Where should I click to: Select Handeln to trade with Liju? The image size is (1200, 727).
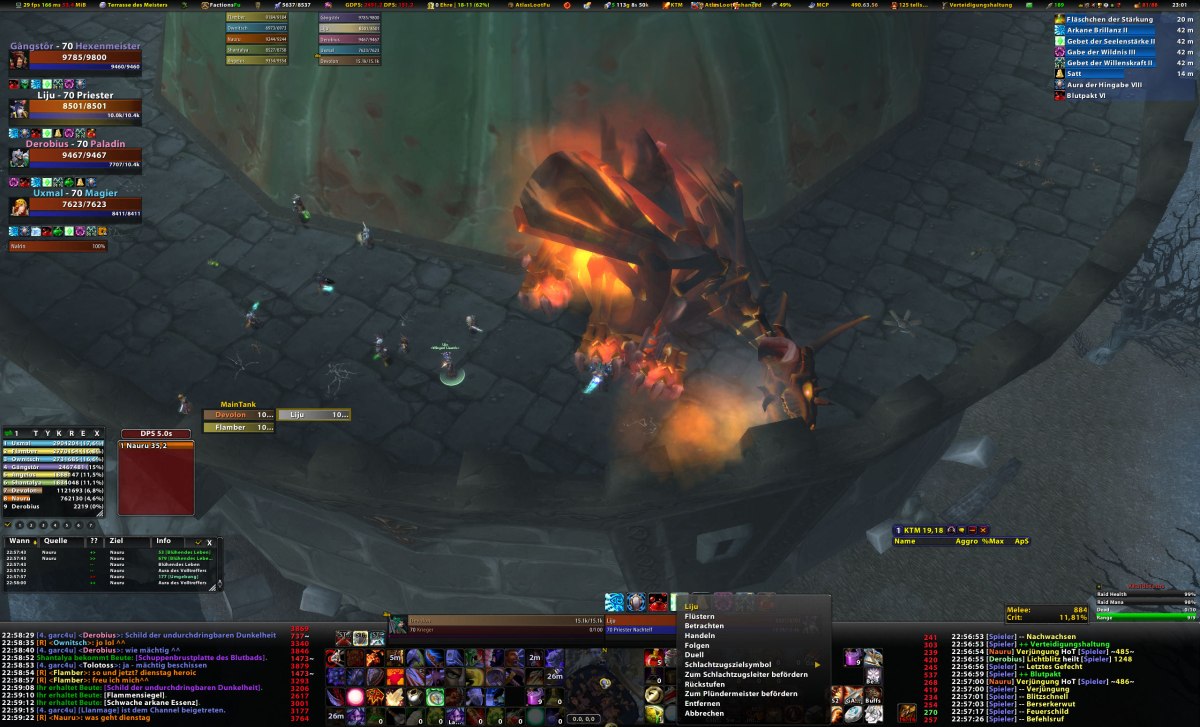click(x=700, y=636)
